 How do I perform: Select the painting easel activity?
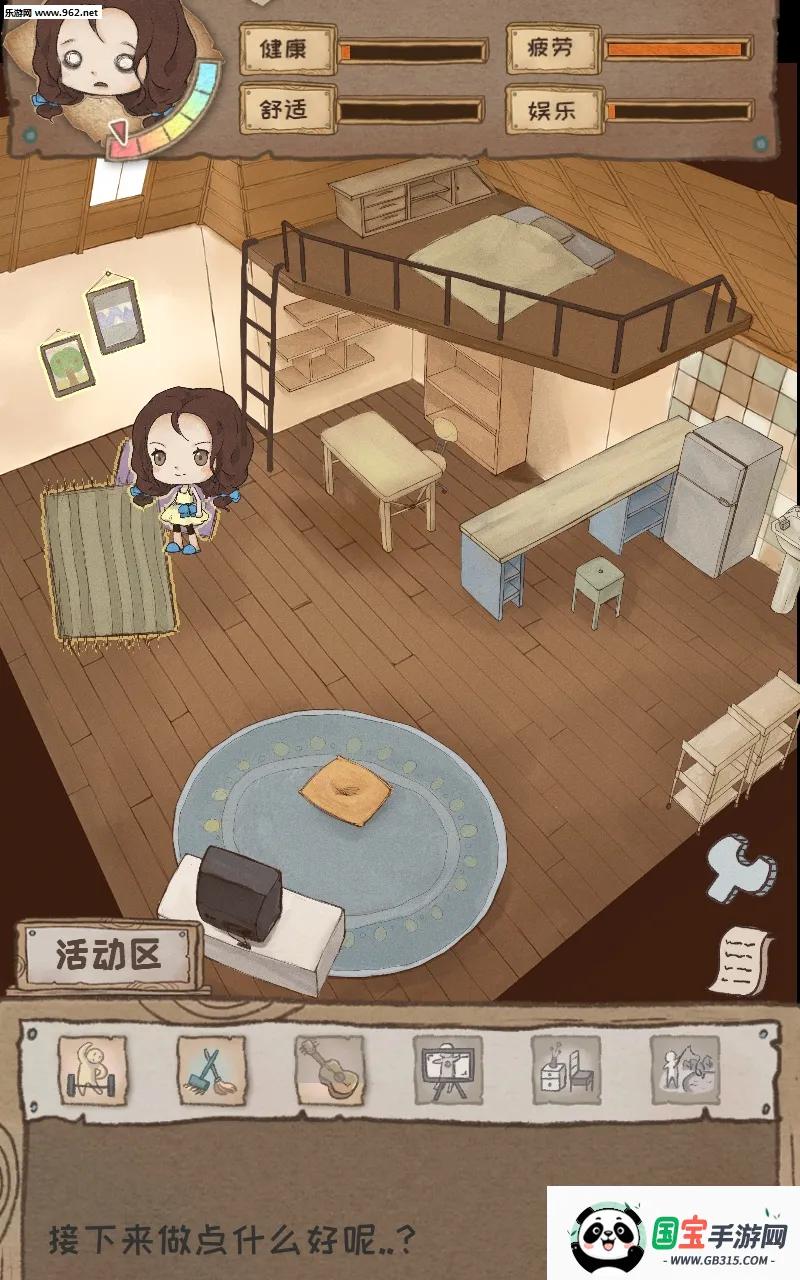coord(447,1070)
